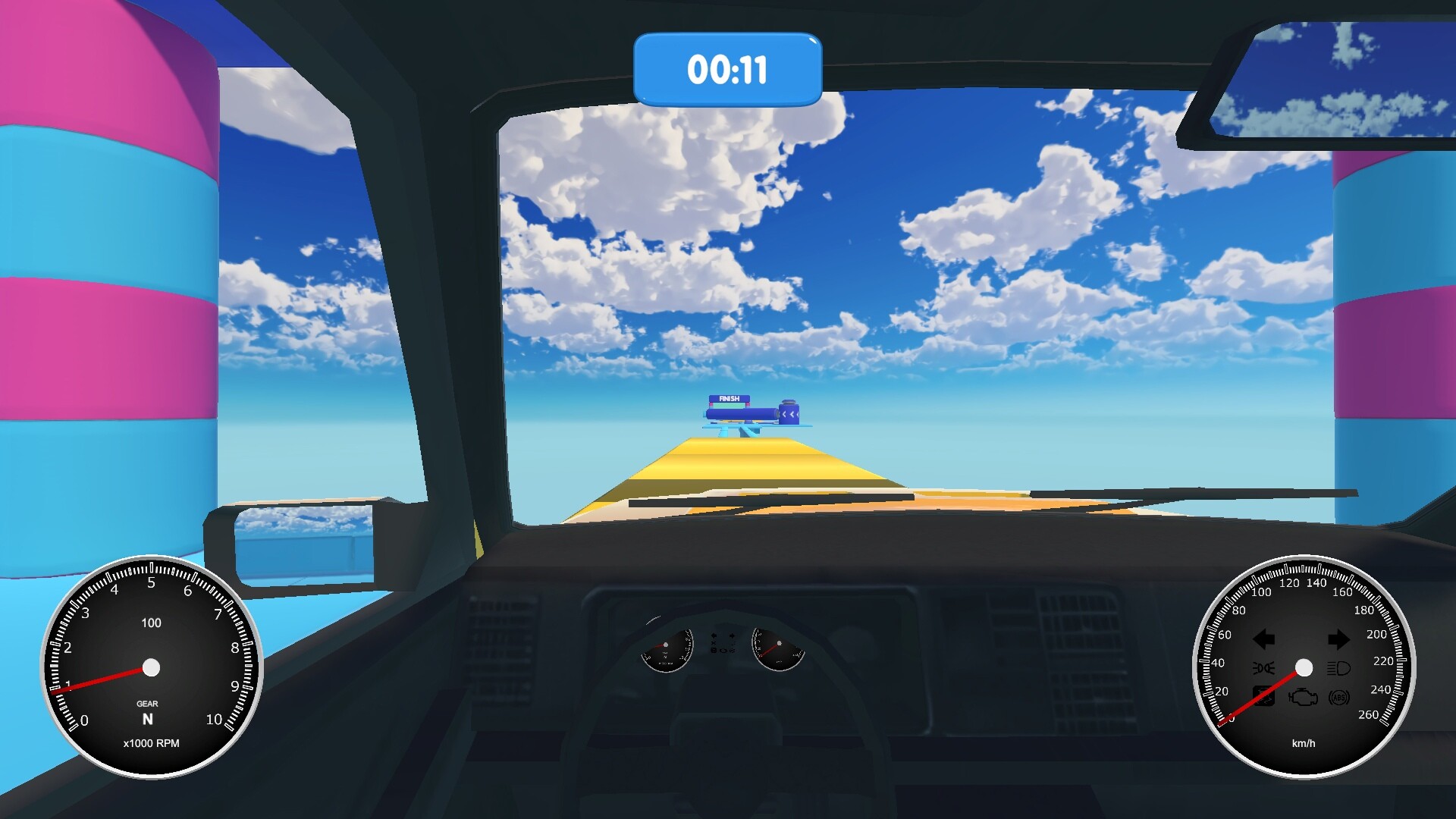Screen dimensions: 1456x819
Task: Click the fog light indicator icon
Action: [x=1264, y=667]
